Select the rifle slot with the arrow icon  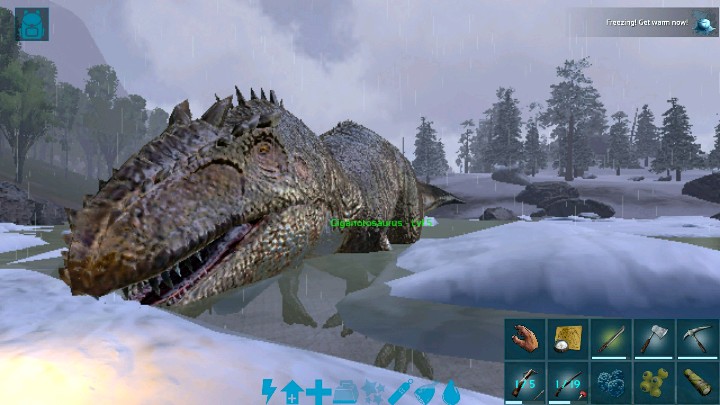[524, 382]
